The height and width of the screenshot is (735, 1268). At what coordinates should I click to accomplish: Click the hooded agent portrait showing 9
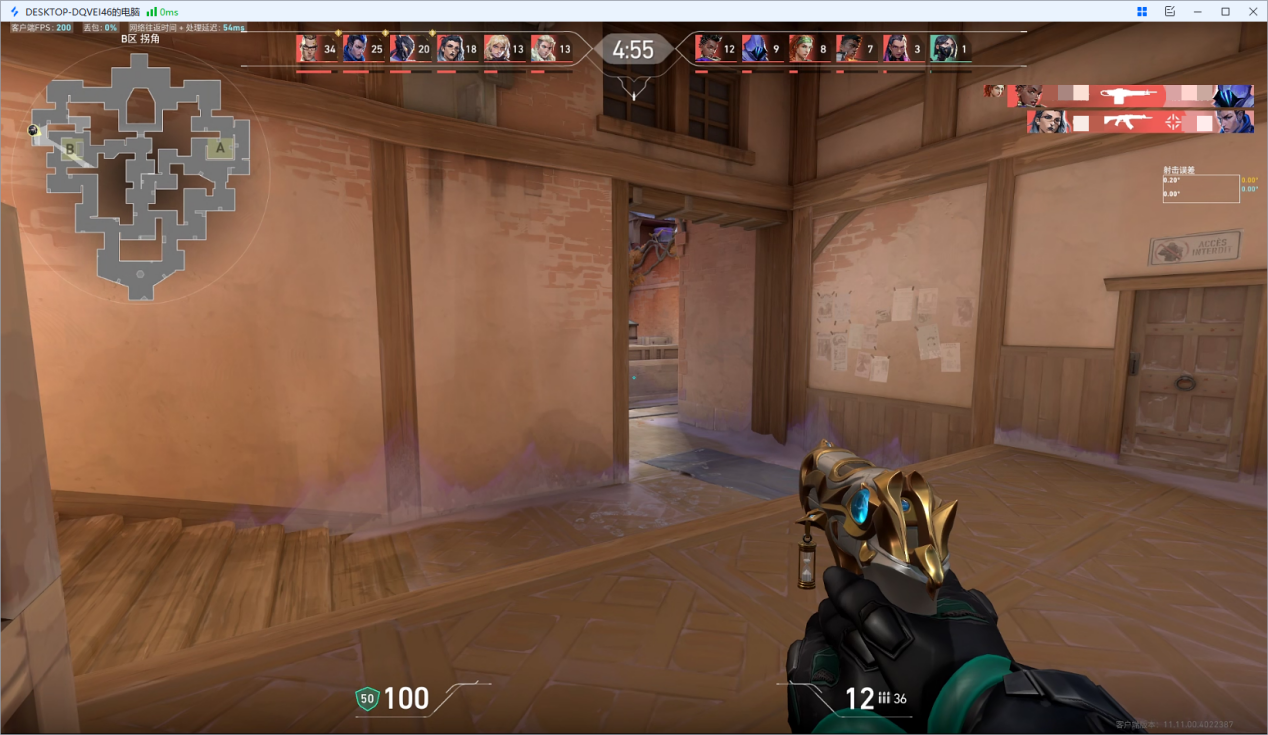(755, 48)
